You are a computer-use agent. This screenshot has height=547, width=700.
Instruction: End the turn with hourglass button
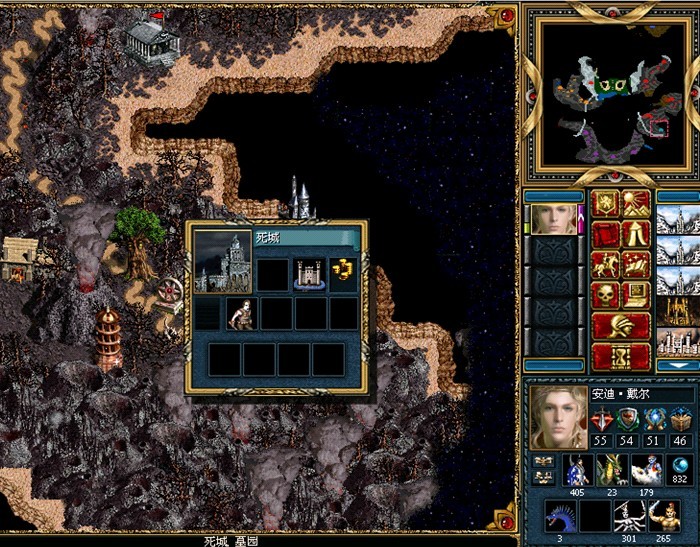pos(621,355)
